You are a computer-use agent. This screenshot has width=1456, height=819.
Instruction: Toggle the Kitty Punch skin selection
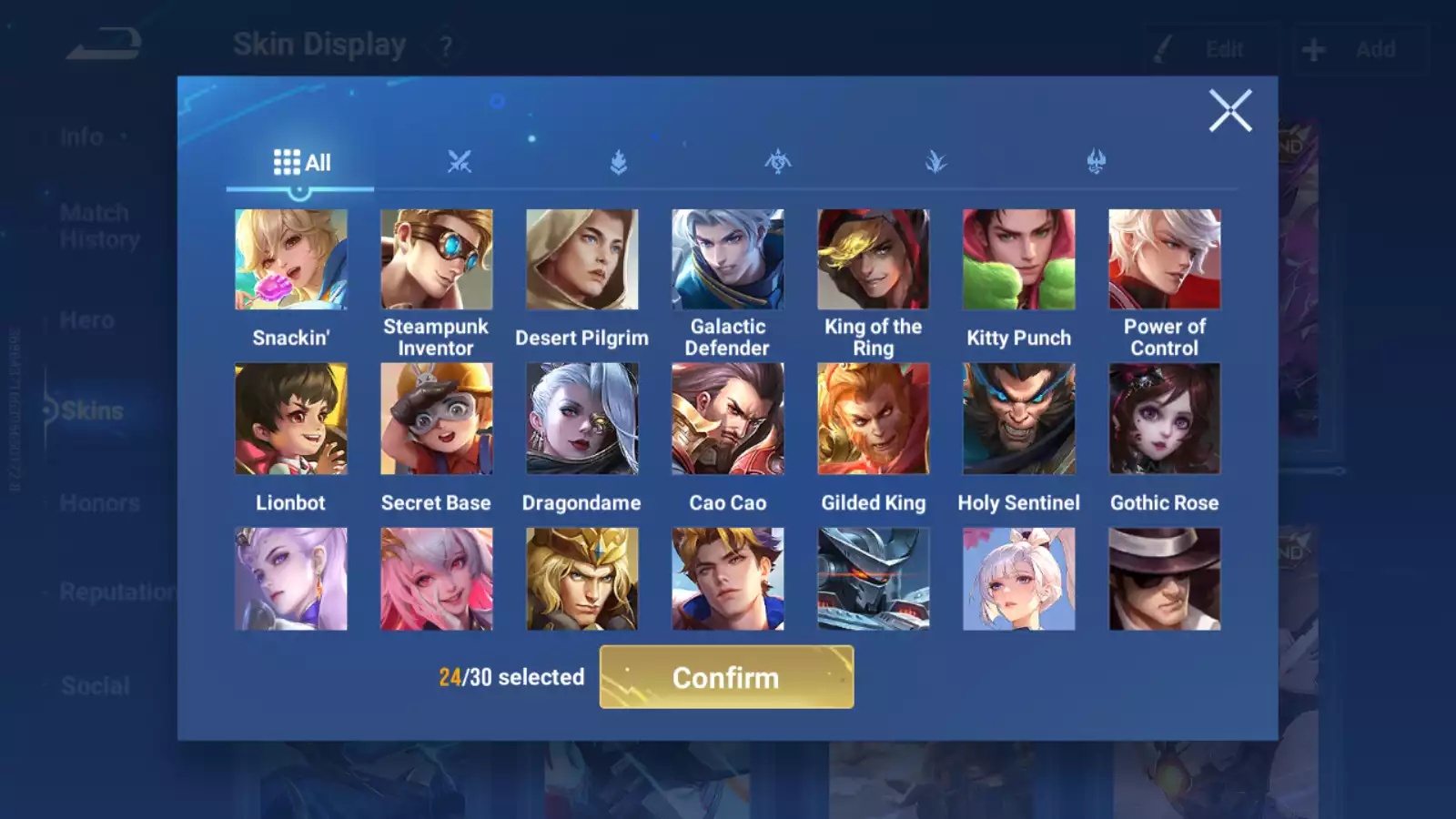[x=1019, y=259]
